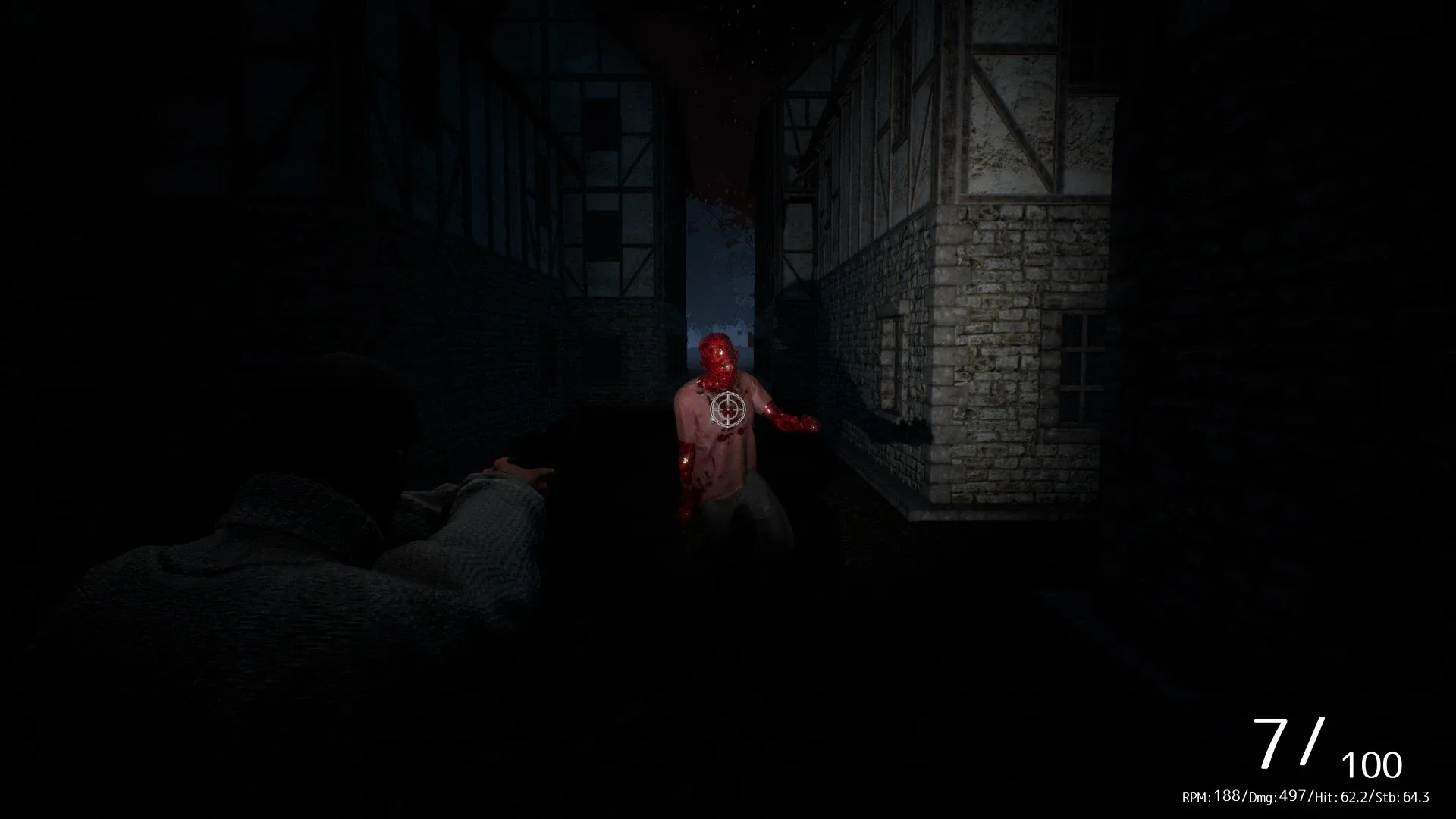Click the targeting reticle crosshair icon
The image size is (1456, 819).
[x=726, y=408]
